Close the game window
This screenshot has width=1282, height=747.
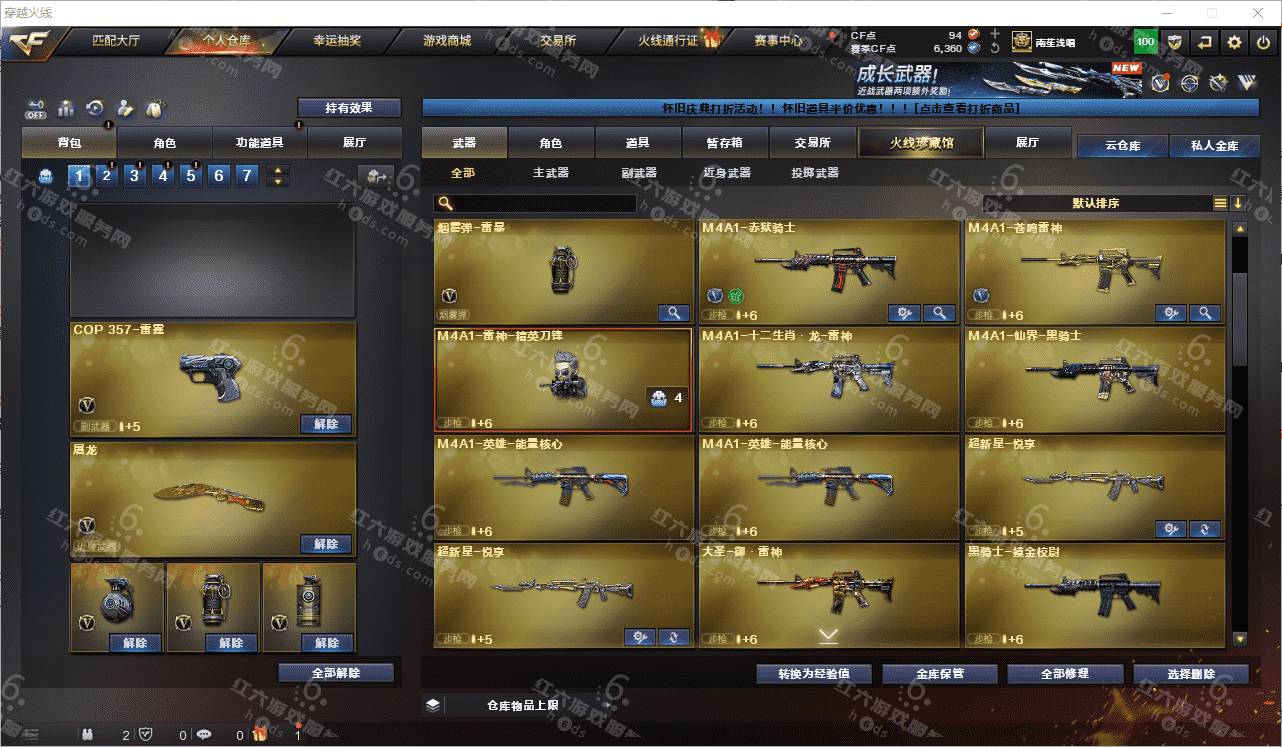(x=1258, y=13)
